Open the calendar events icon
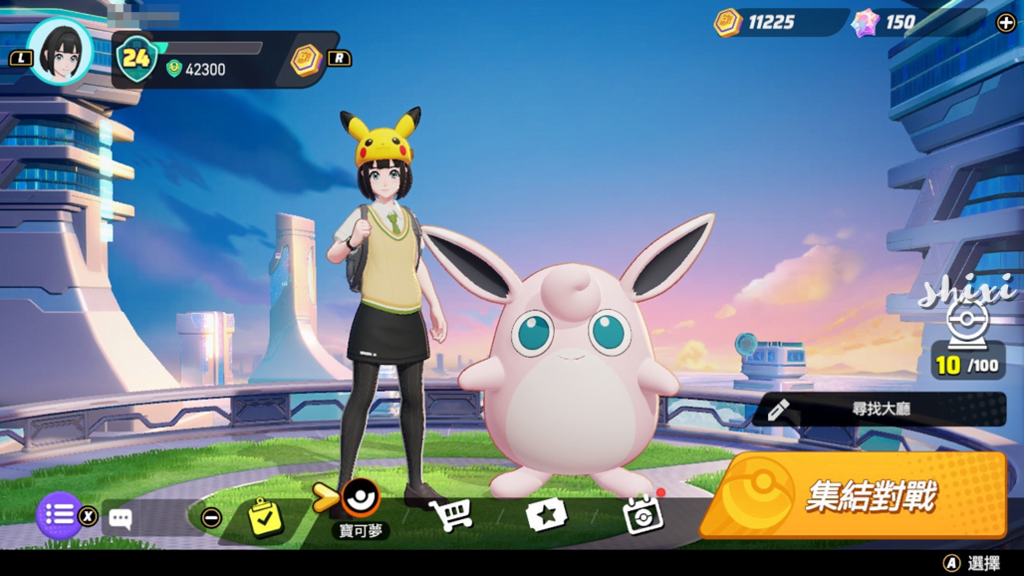This screenshot has width=1024, height=576. (641, 515)
